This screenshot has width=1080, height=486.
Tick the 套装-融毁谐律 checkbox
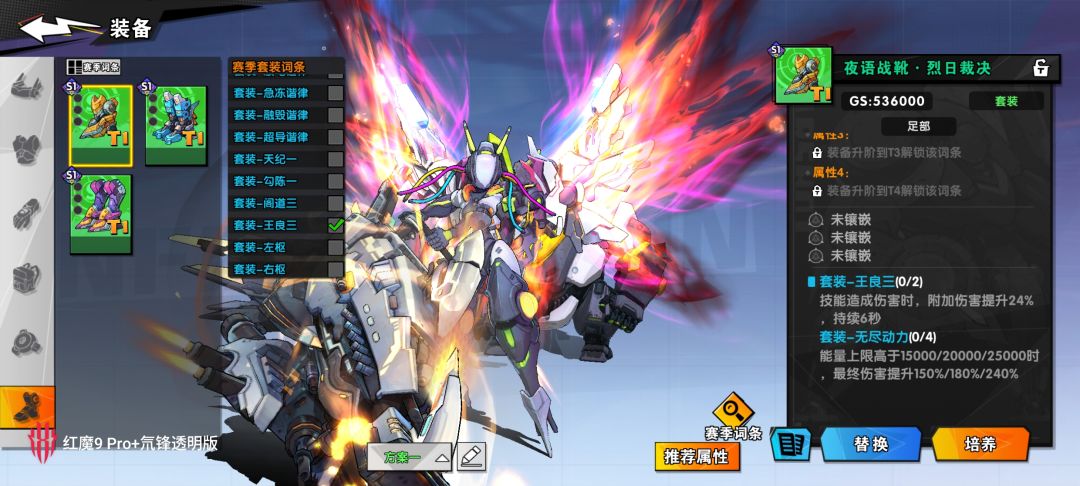336,115
